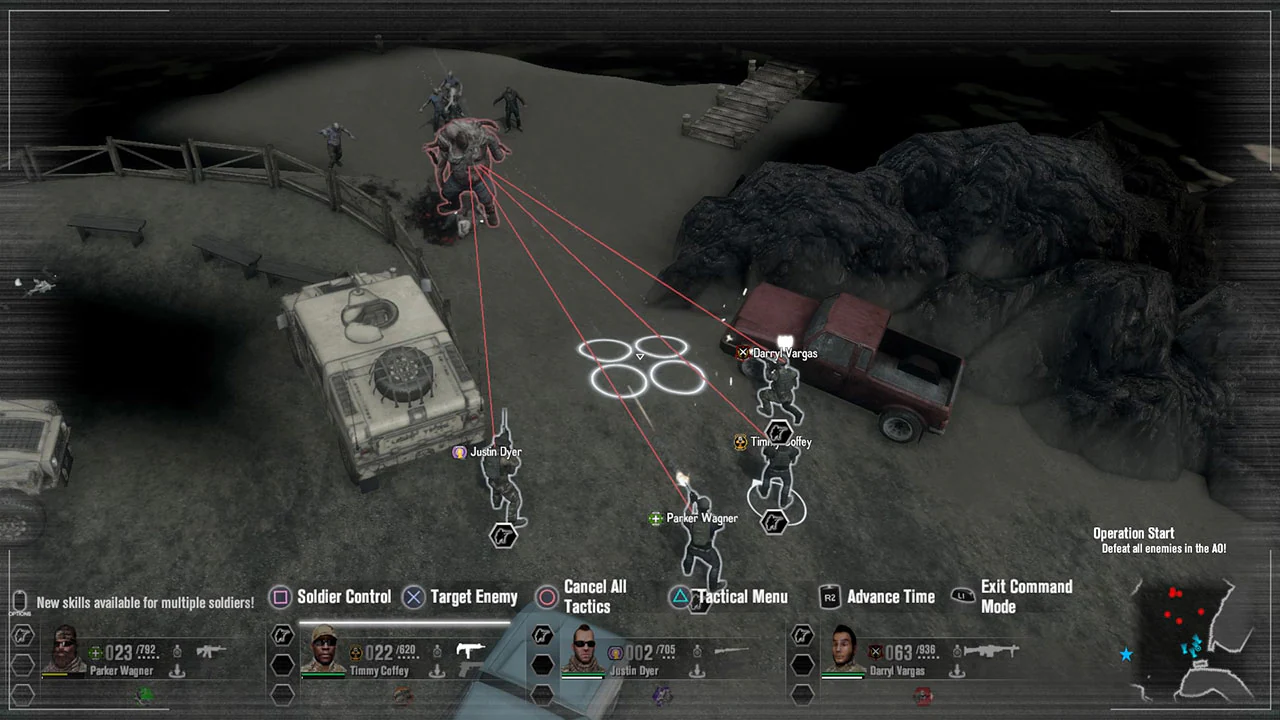The width and height of the screenshot is (1280, 720).
Task: Select Darryl Vargas's light machine gun icon
Action: pyautogui.click(x=992, y=651)
